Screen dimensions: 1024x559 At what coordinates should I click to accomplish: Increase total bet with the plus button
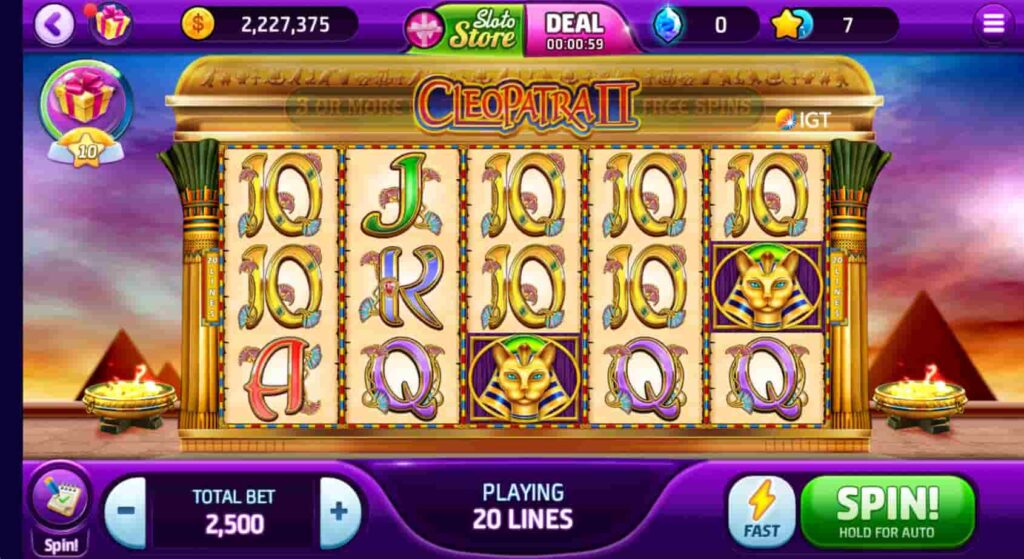339,512
